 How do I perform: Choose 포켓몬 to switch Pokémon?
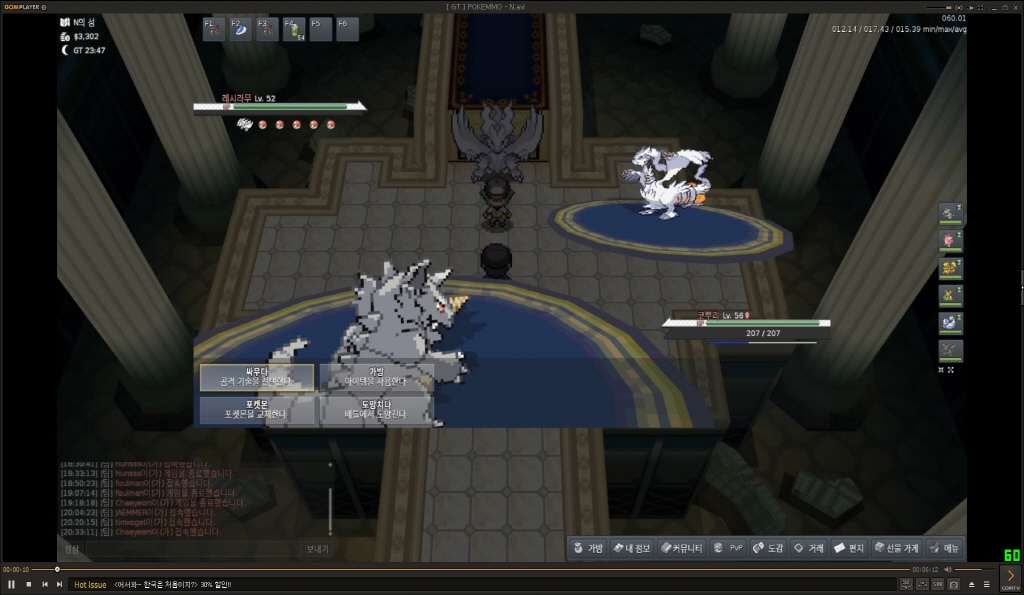[x=257, y=409]
